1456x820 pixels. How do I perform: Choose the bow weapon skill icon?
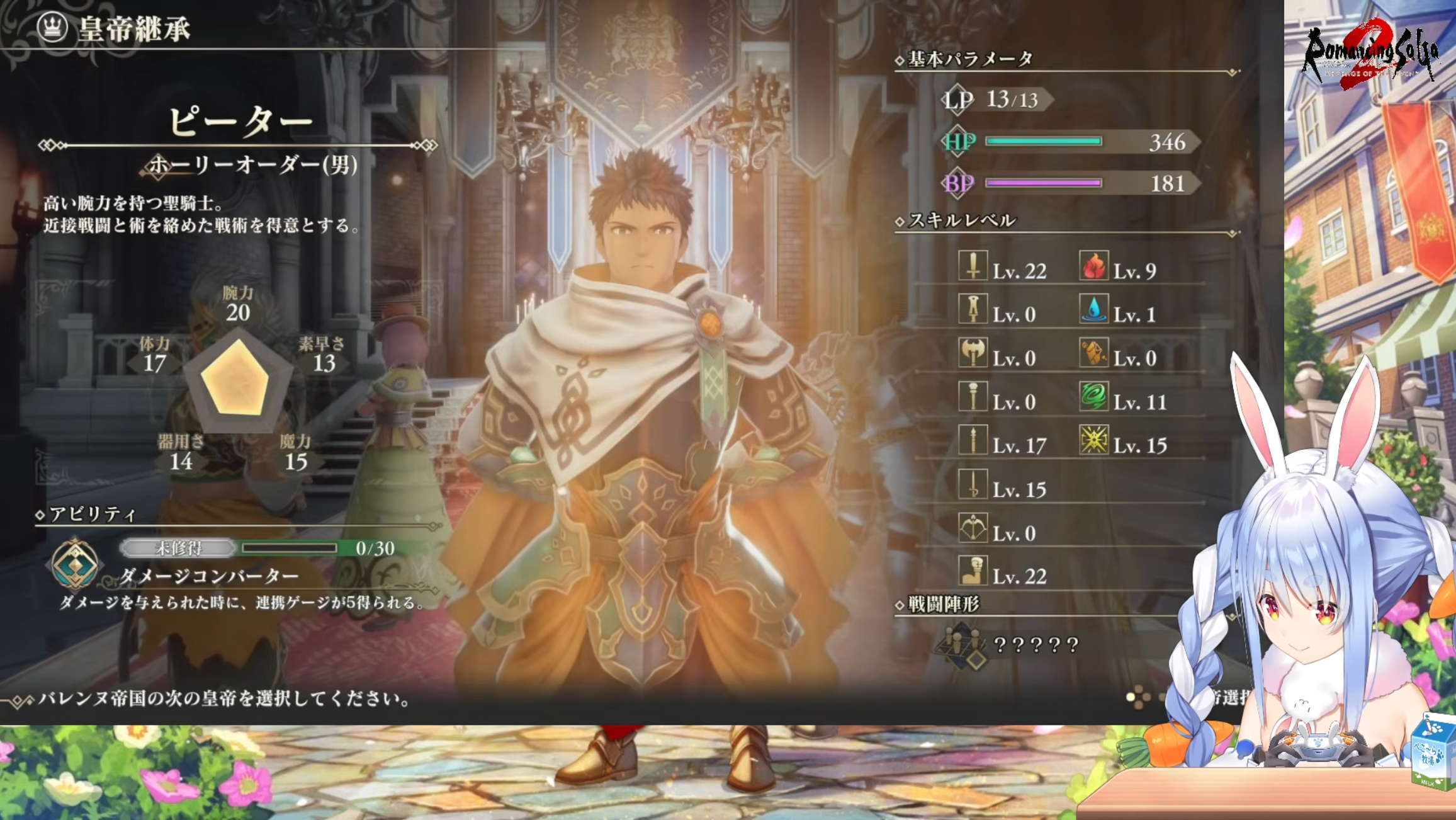(x=973, y=528)
